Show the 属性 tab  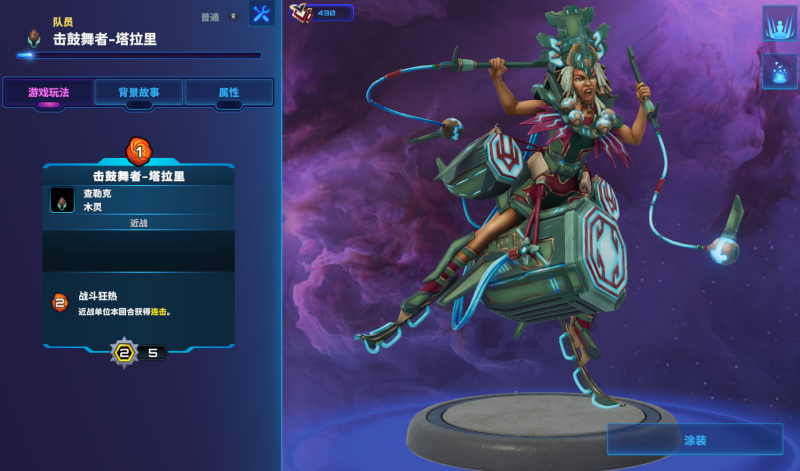pyautogui.click(x=229, y=92)
